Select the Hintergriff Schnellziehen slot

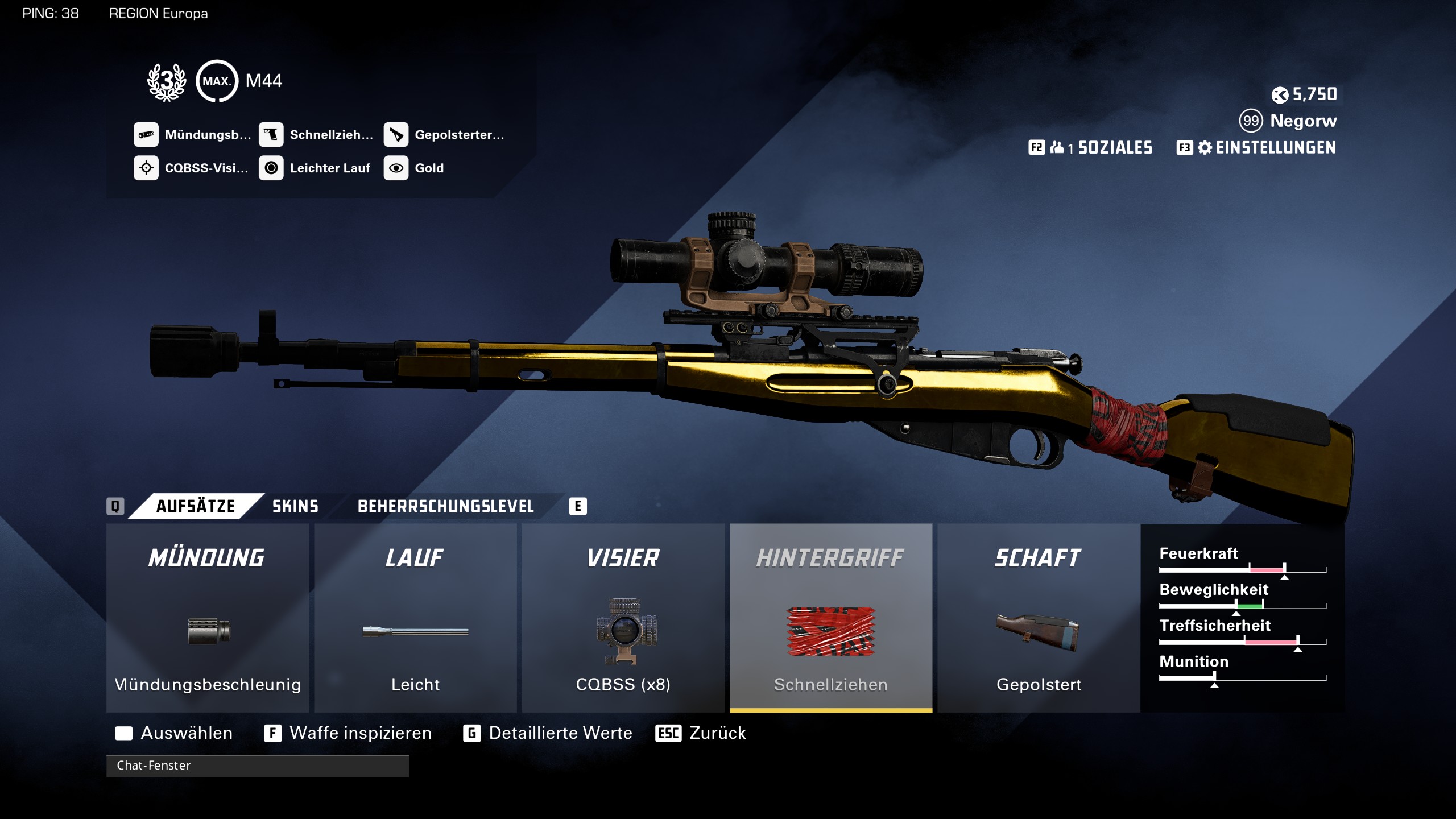tap(830, 618)
